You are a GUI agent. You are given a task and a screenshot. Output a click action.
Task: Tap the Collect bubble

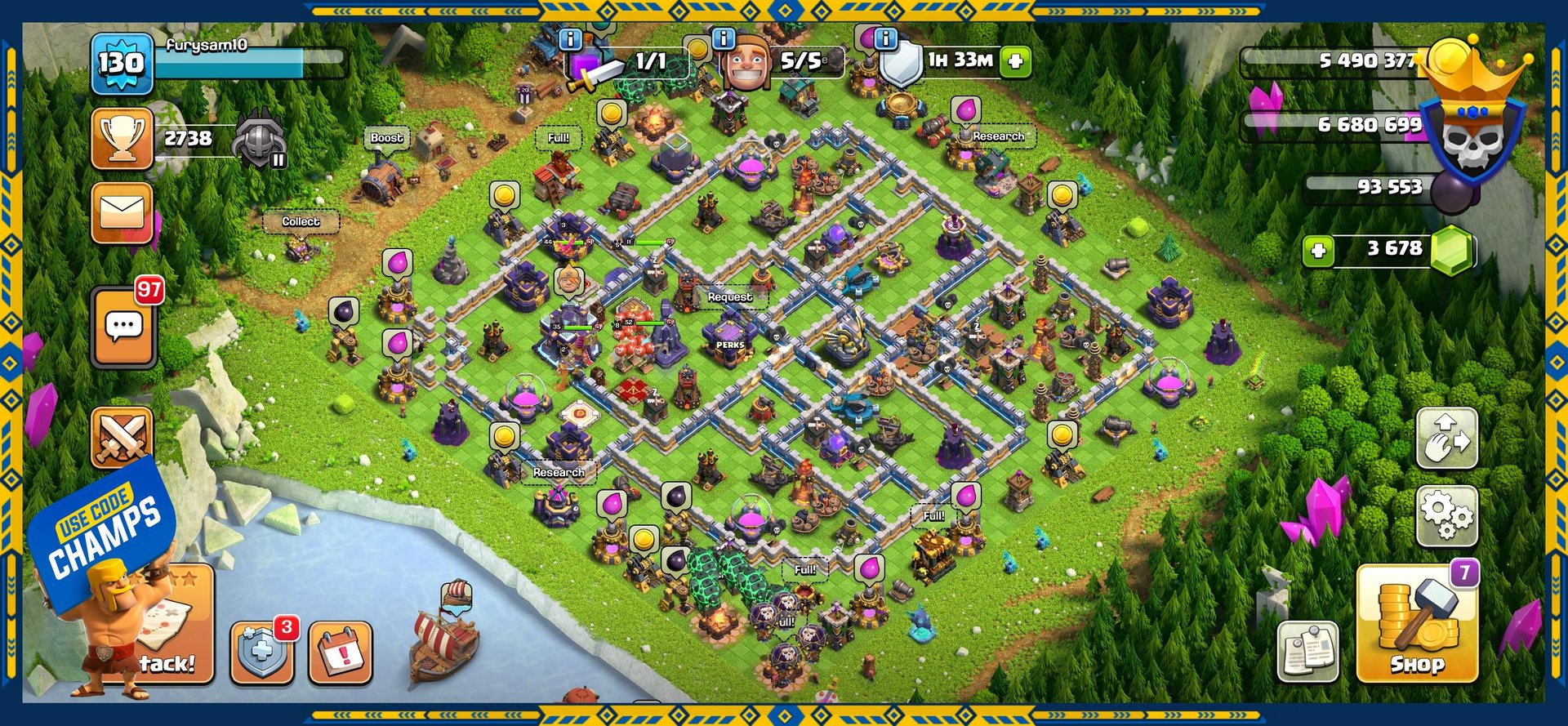coord(301,221)
